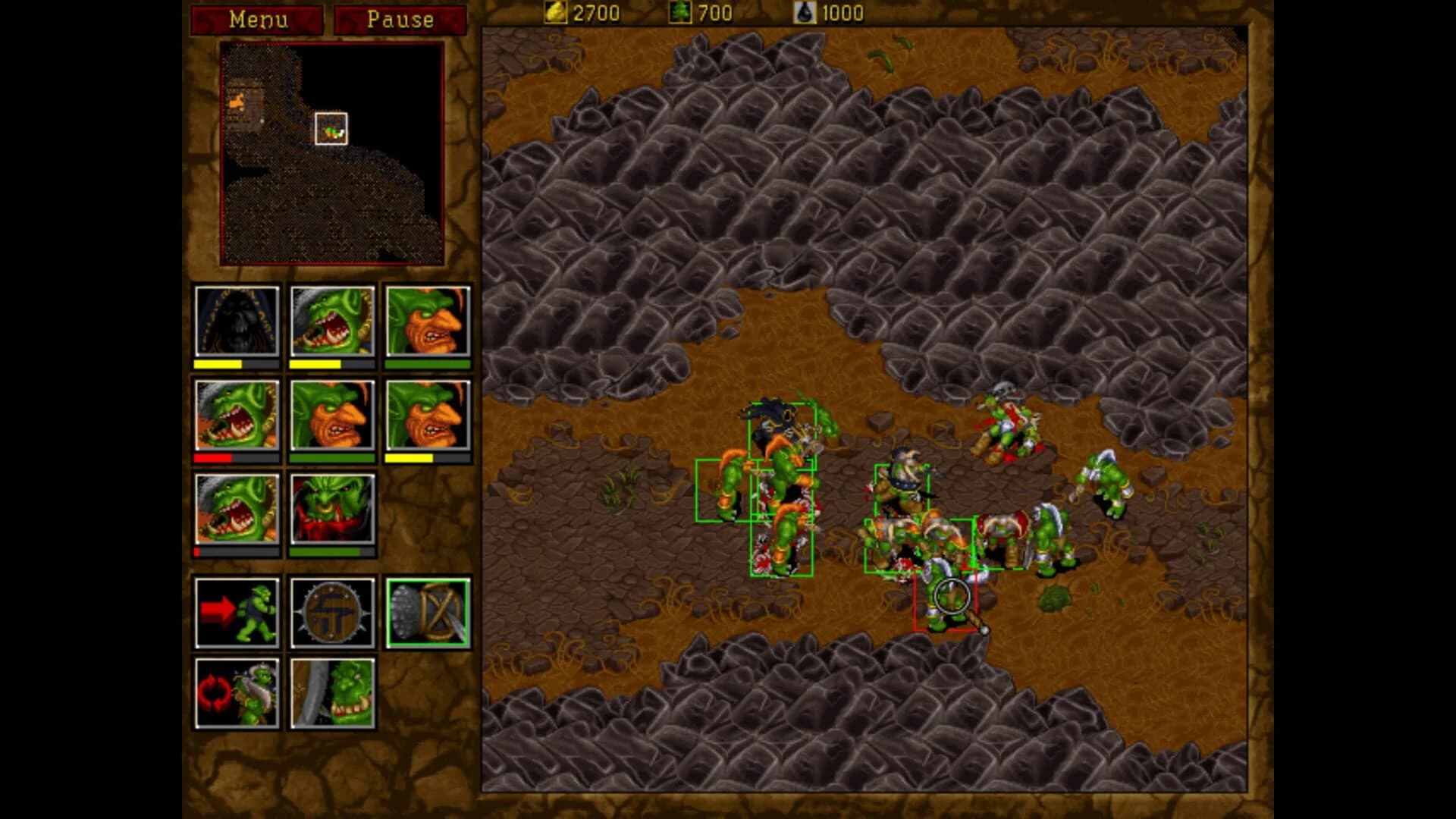Click the lumber tree resource icon
1456x819 pixels.
pos(681,13)
